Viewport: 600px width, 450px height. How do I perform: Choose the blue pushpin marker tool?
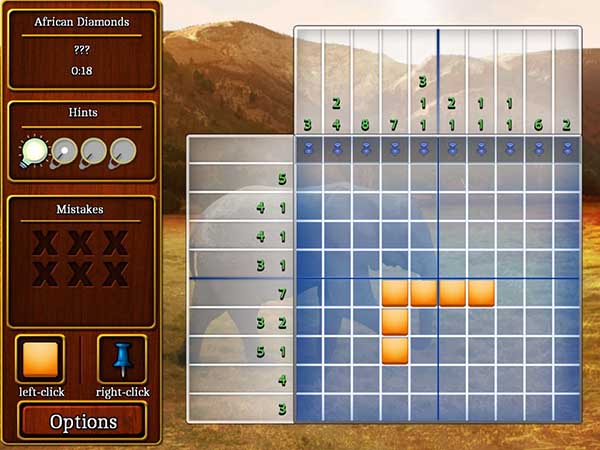point(122,358)
